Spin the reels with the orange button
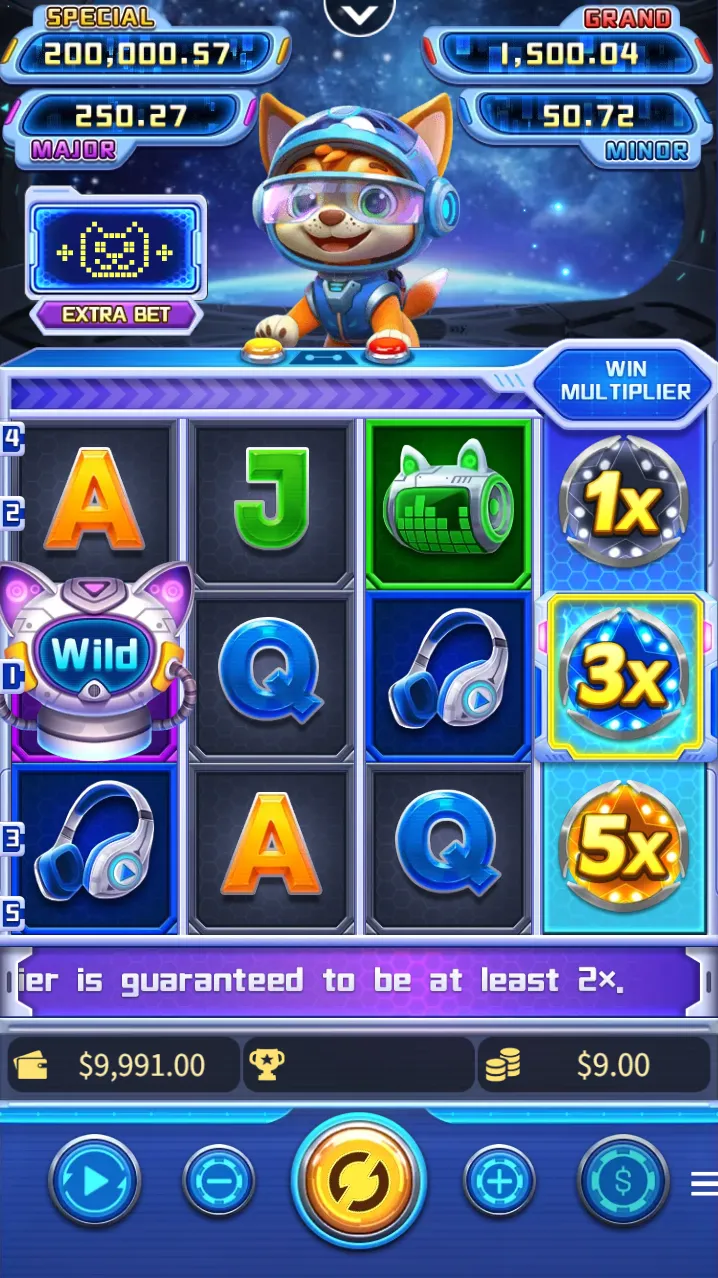Screen dimensions: 718x1278 tap(359, 1181)
